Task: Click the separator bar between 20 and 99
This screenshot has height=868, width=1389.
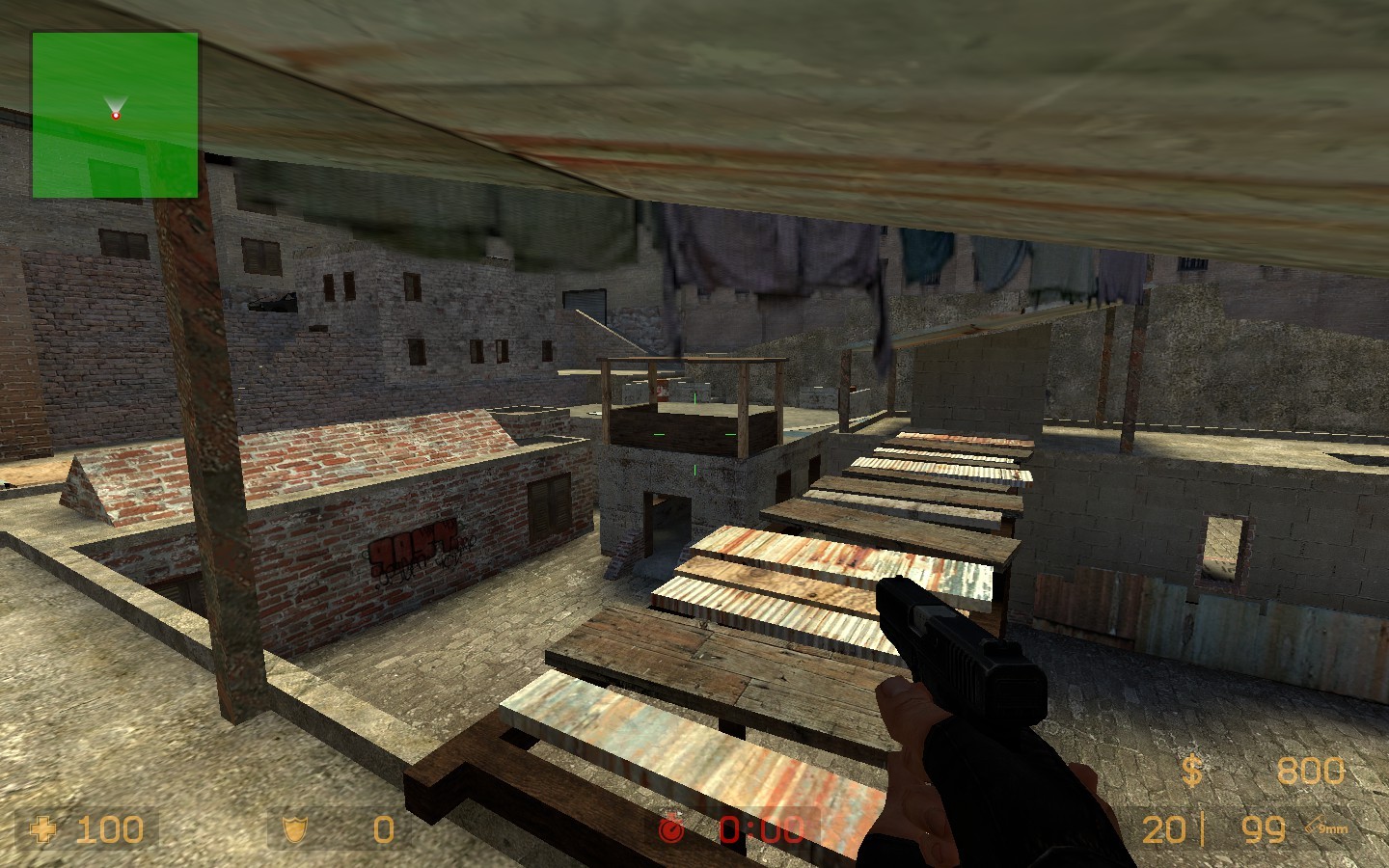Action: pyautogui.click(x=1204, y=828)
